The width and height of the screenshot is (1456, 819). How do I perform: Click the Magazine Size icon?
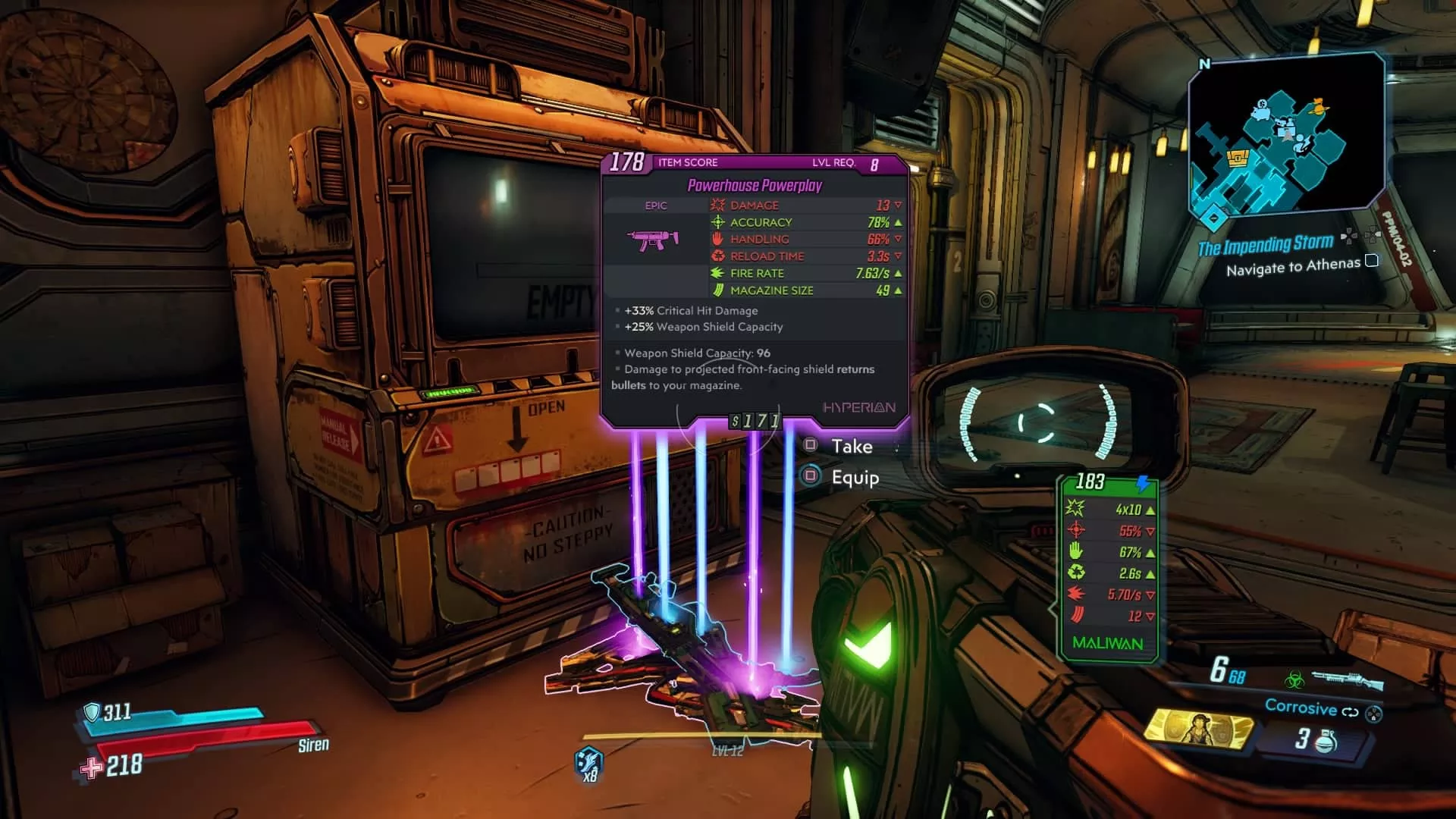pos(716,290)
